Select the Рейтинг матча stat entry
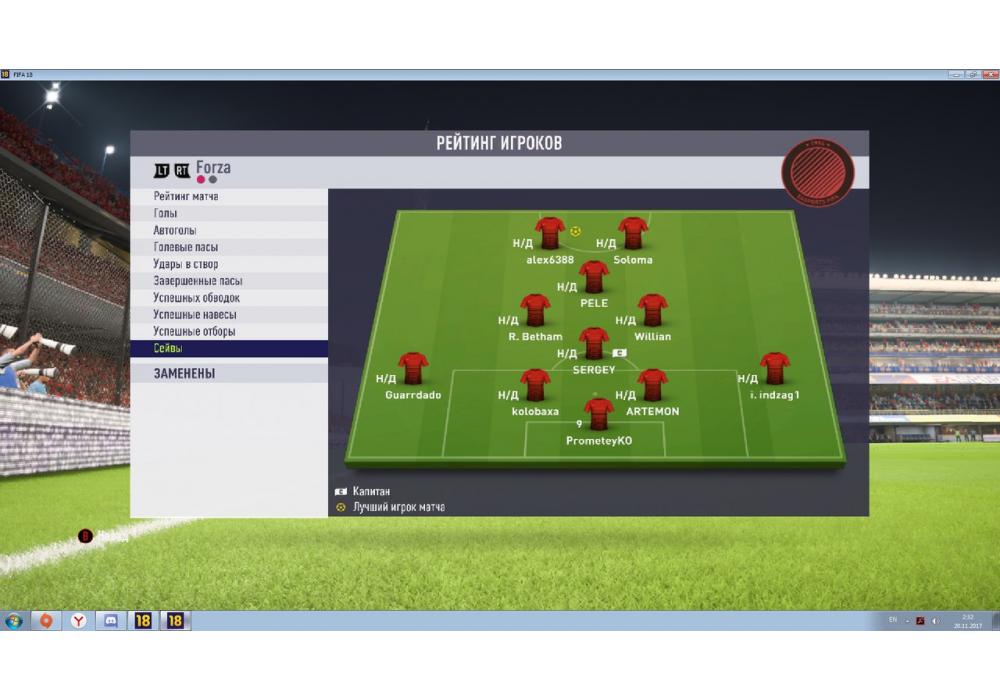This screenshot has height=700, width=1000. tap(186, 197)
